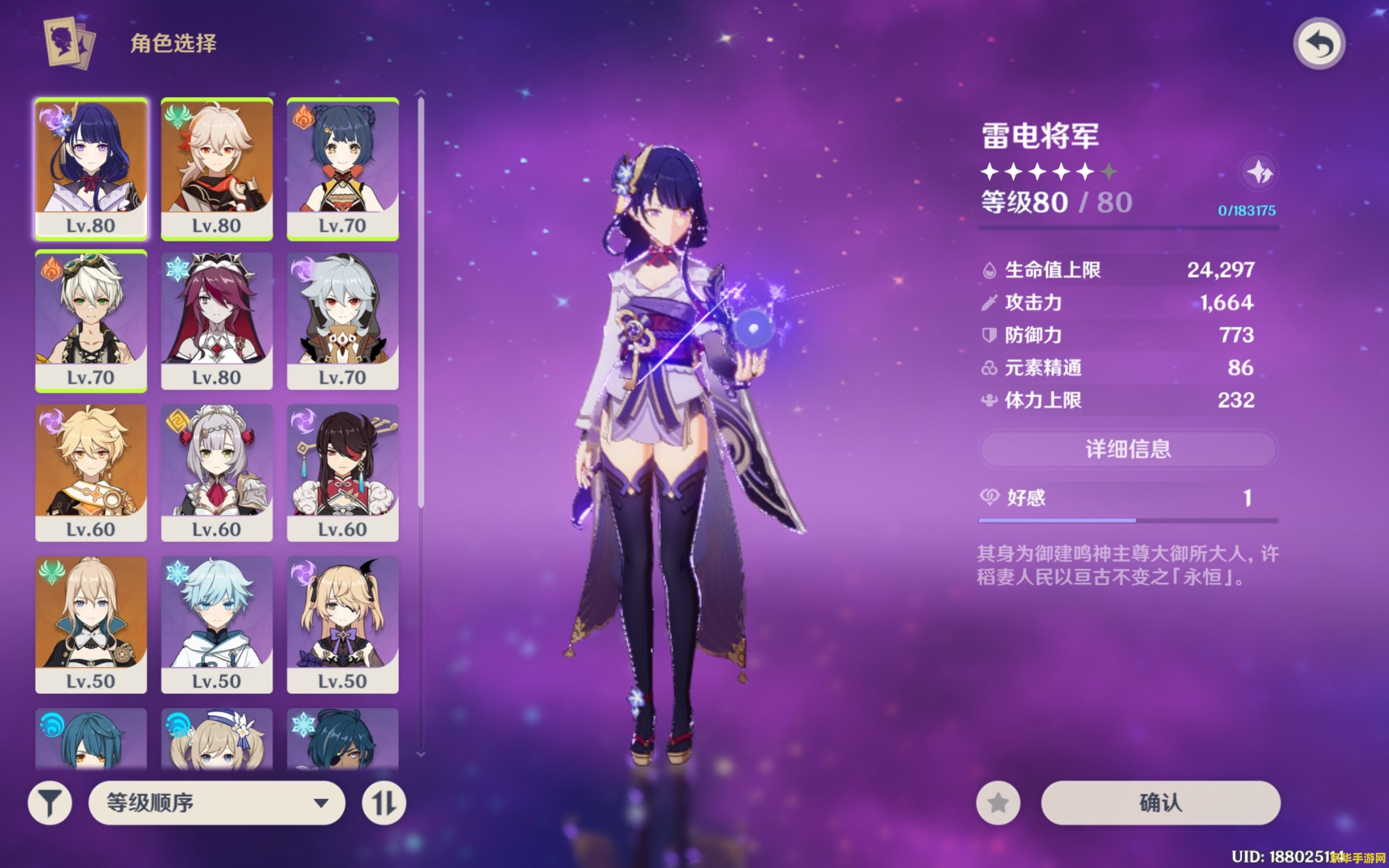Select the blond Traveler Lv.60 portrait
1389x868 pixels.
click(91, 472)
